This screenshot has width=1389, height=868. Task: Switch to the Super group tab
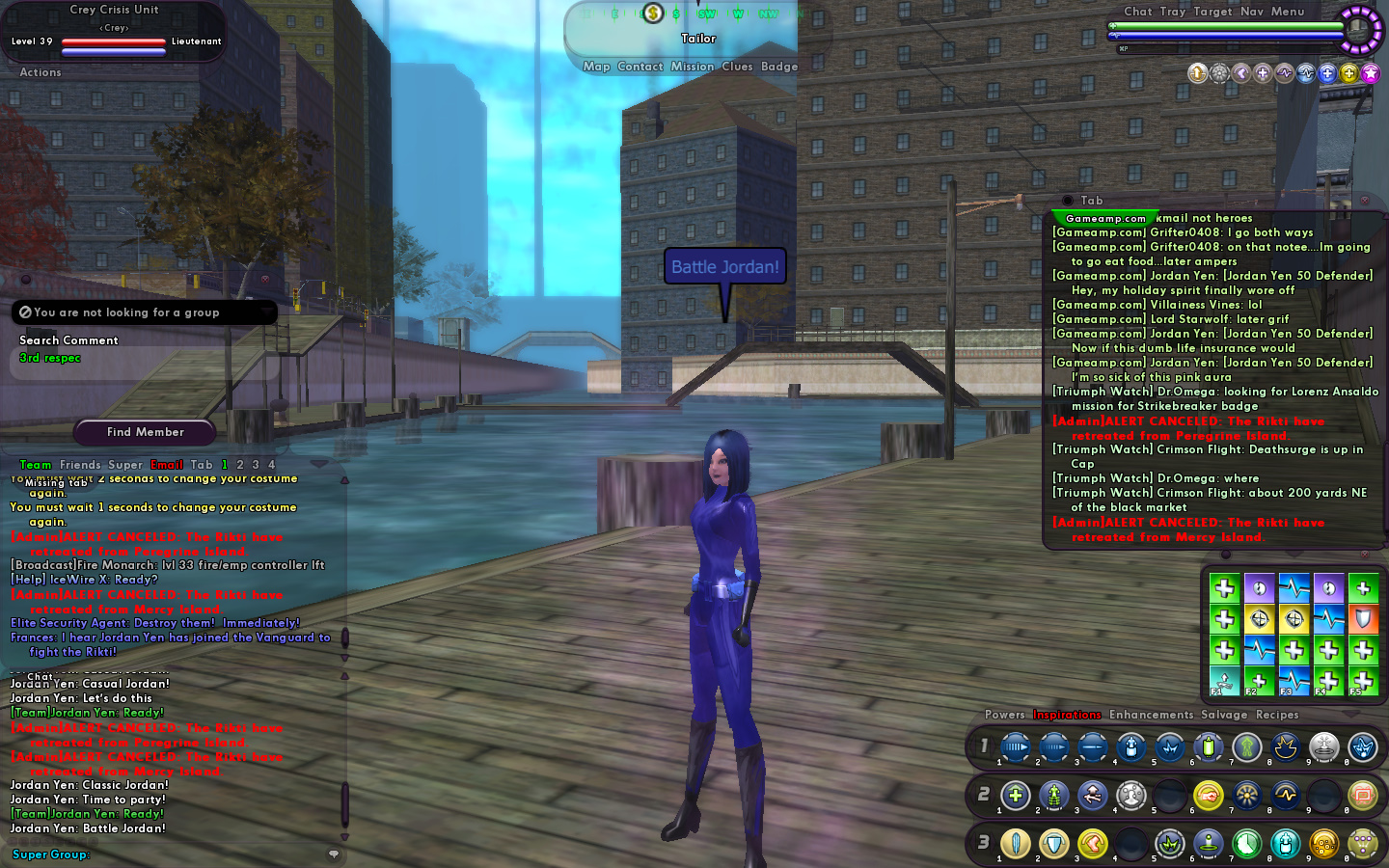point(125,465)
